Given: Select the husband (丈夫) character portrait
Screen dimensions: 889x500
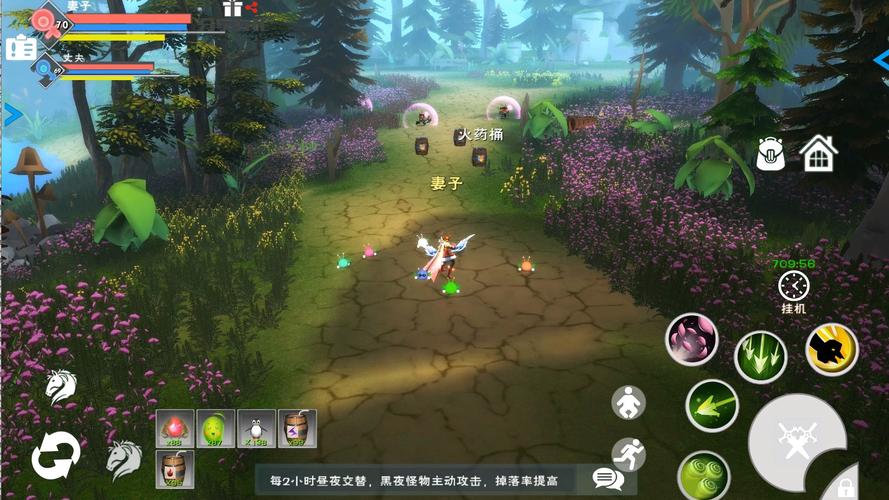Looking at the screenshot, I should [x=45, y=68].
